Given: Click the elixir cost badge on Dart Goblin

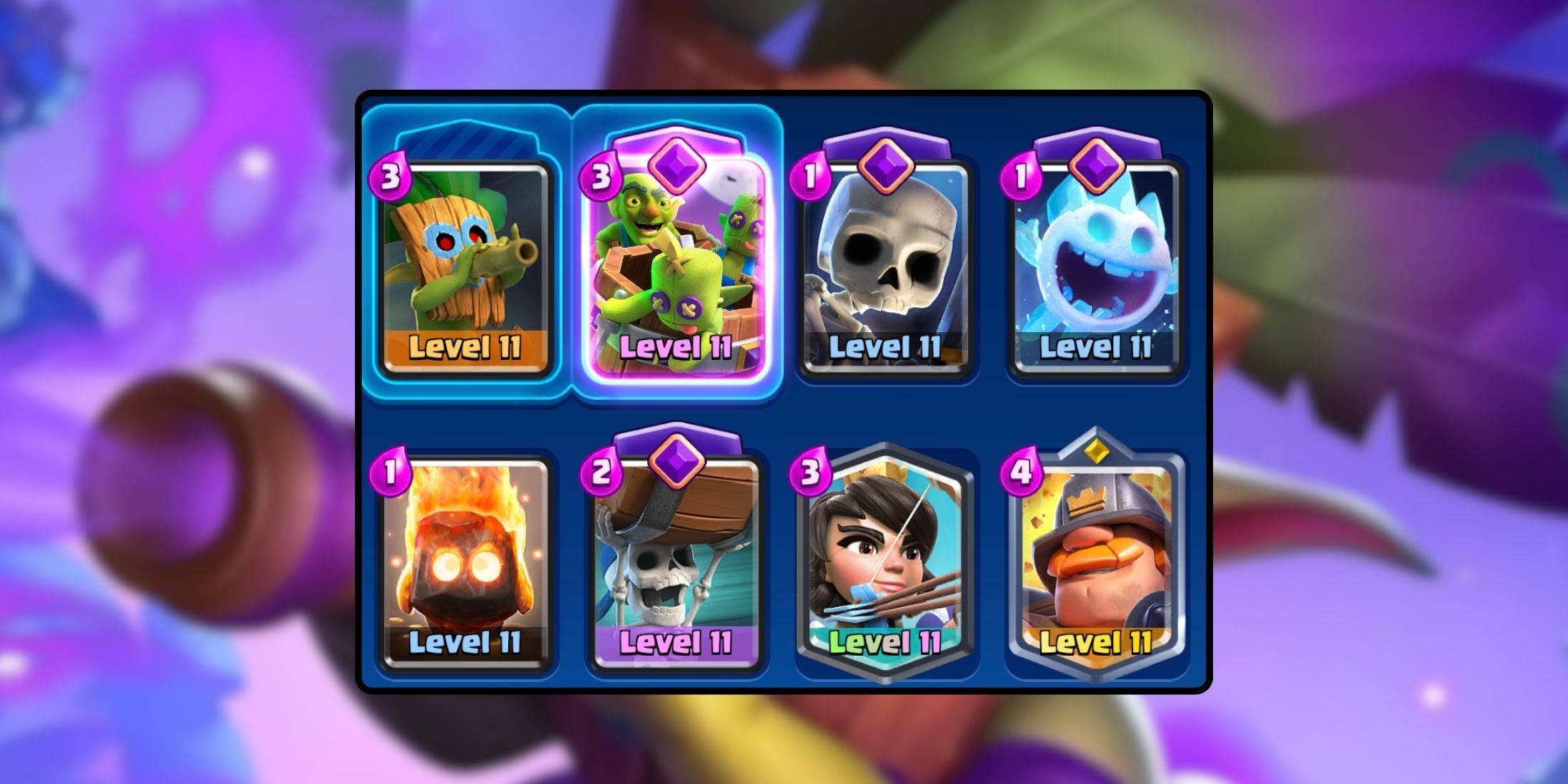Looking at the screenshot, I should pos(392,173).
